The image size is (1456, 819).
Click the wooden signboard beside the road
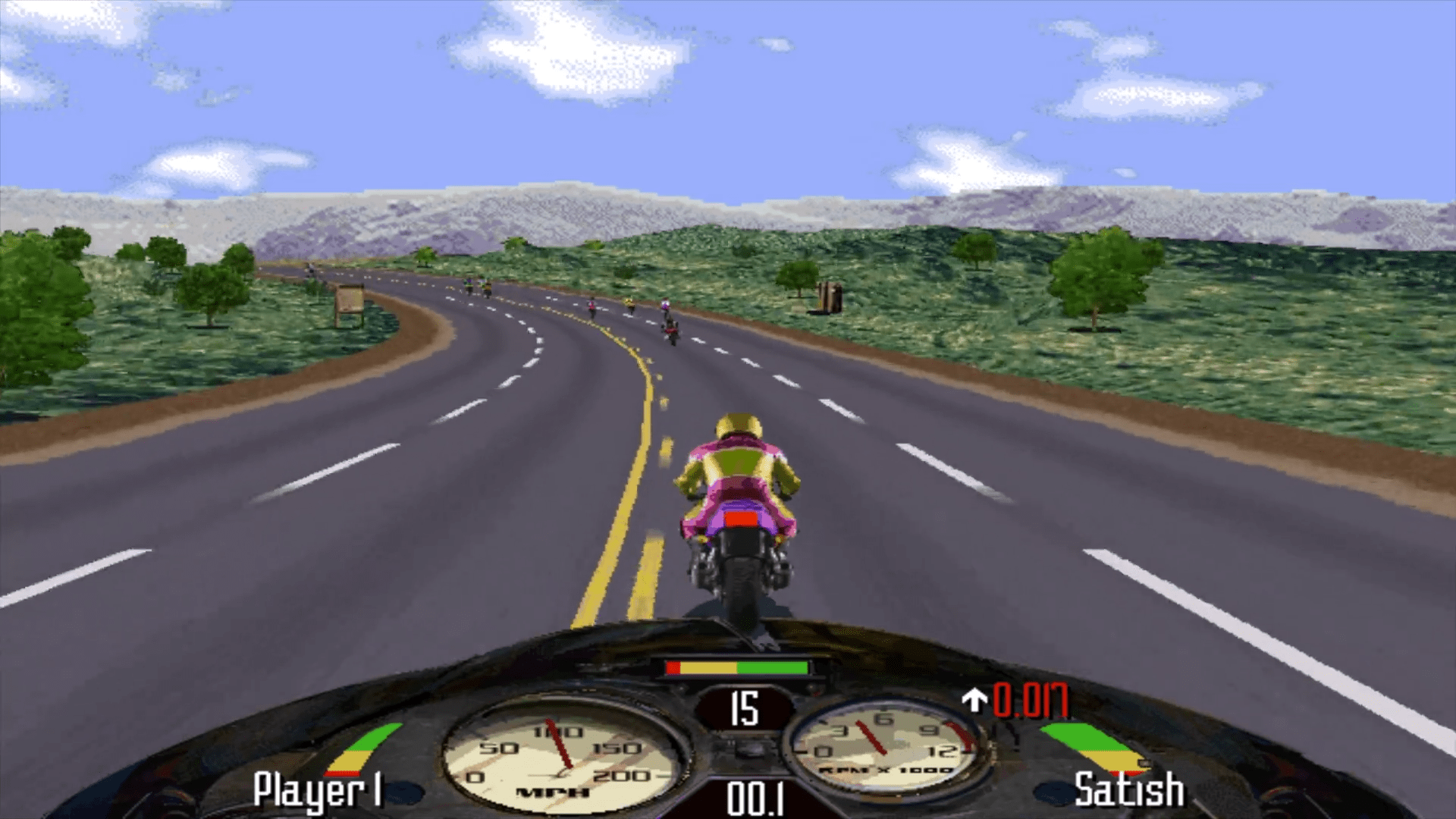coord(350,300)
